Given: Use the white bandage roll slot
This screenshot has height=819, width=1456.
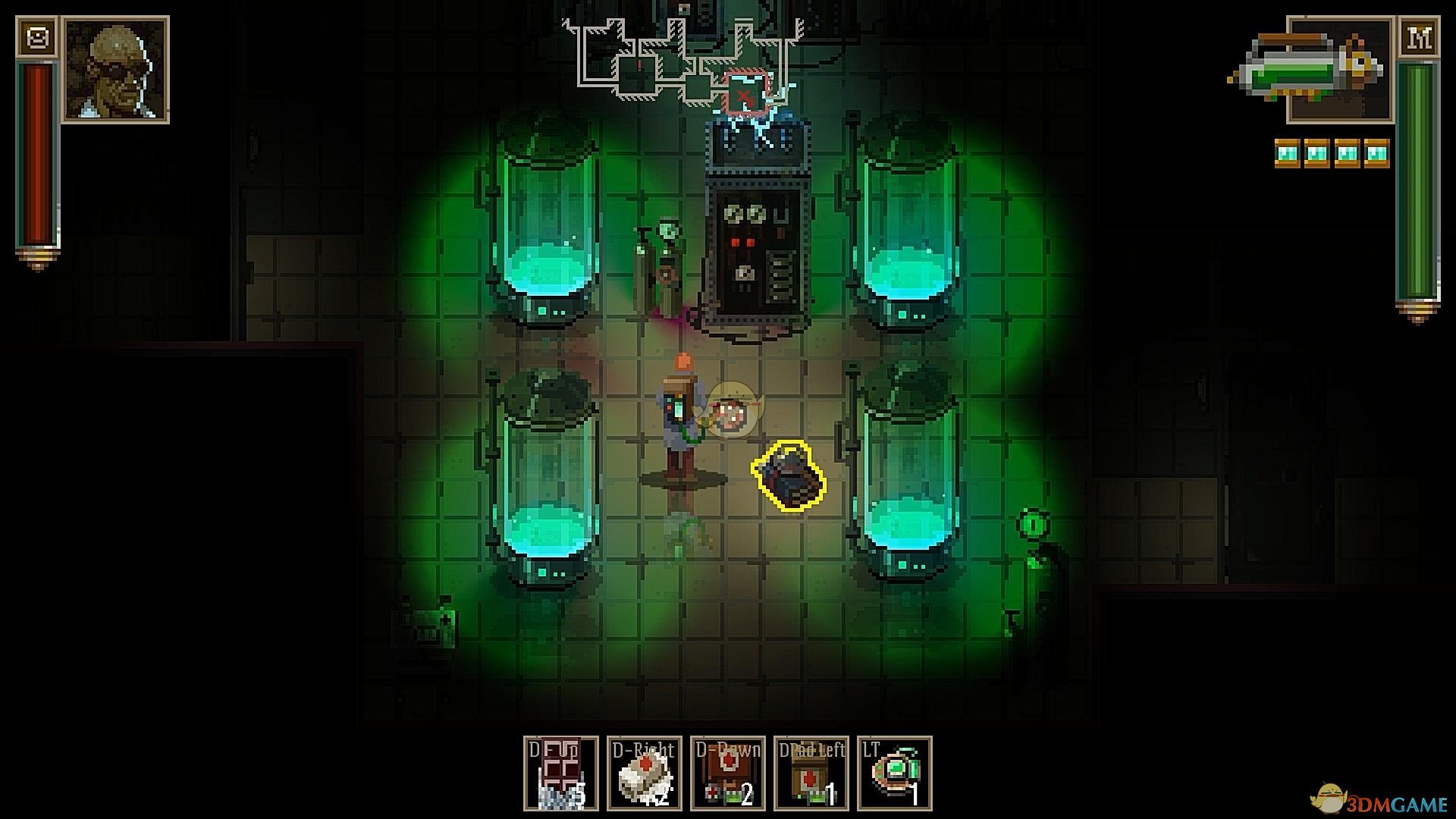Looking at the screenshot, I should 645,773.
